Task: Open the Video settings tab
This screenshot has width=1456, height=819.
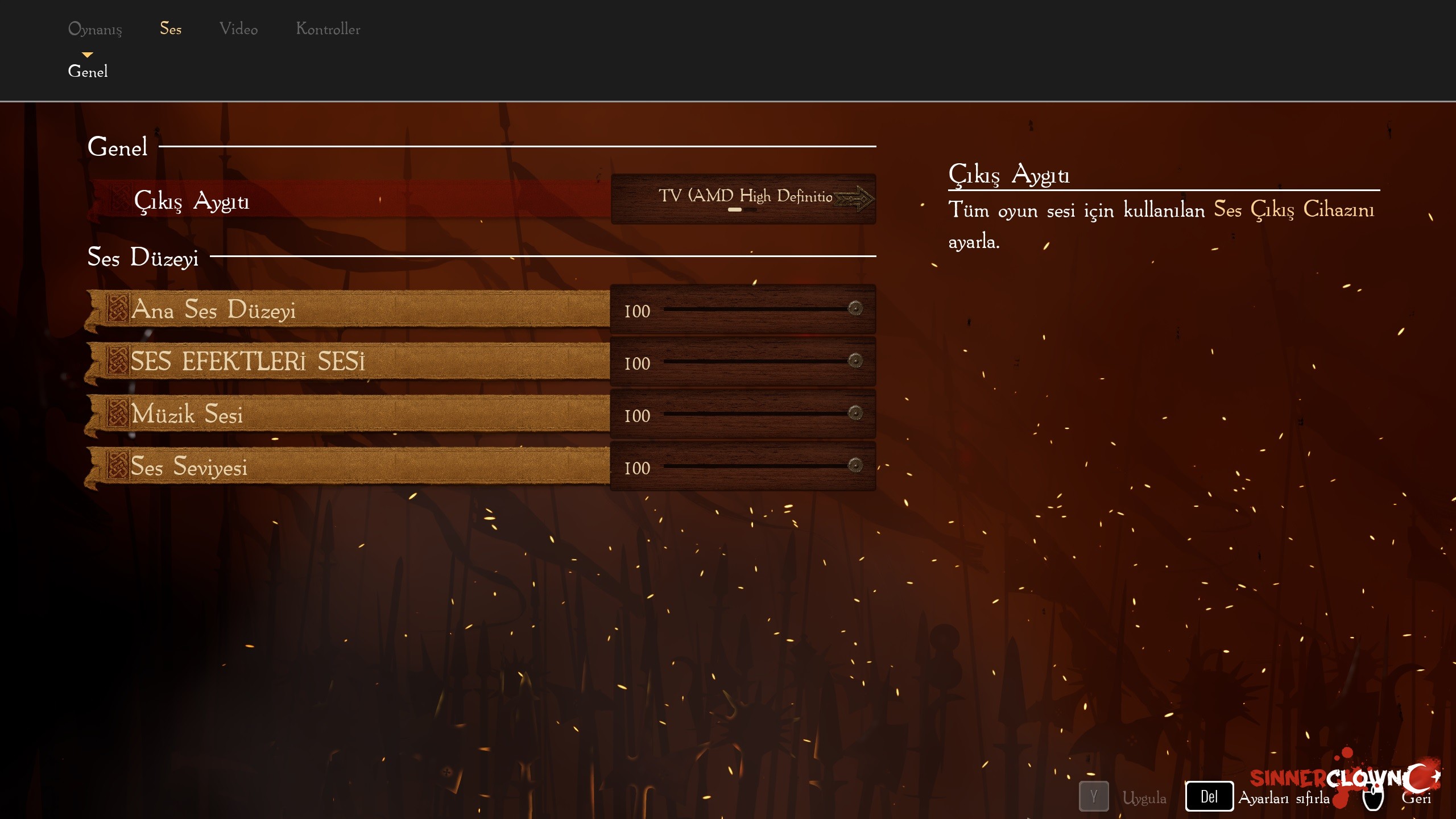Action: point(238,29)
